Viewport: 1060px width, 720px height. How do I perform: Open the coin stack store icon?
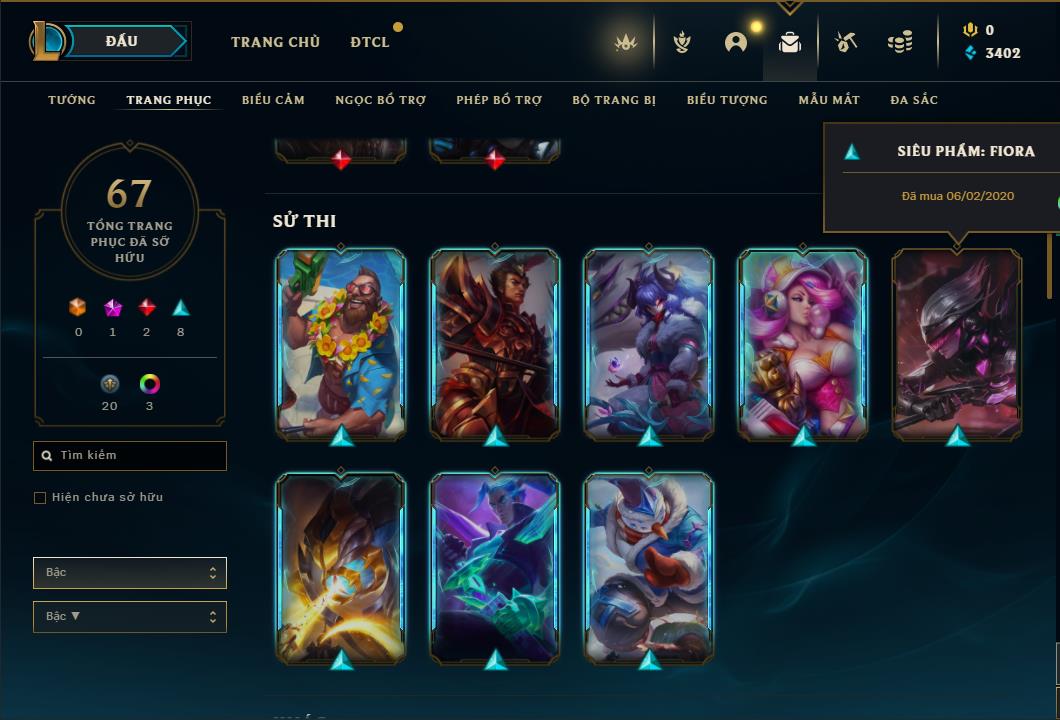tap(900, 42)
